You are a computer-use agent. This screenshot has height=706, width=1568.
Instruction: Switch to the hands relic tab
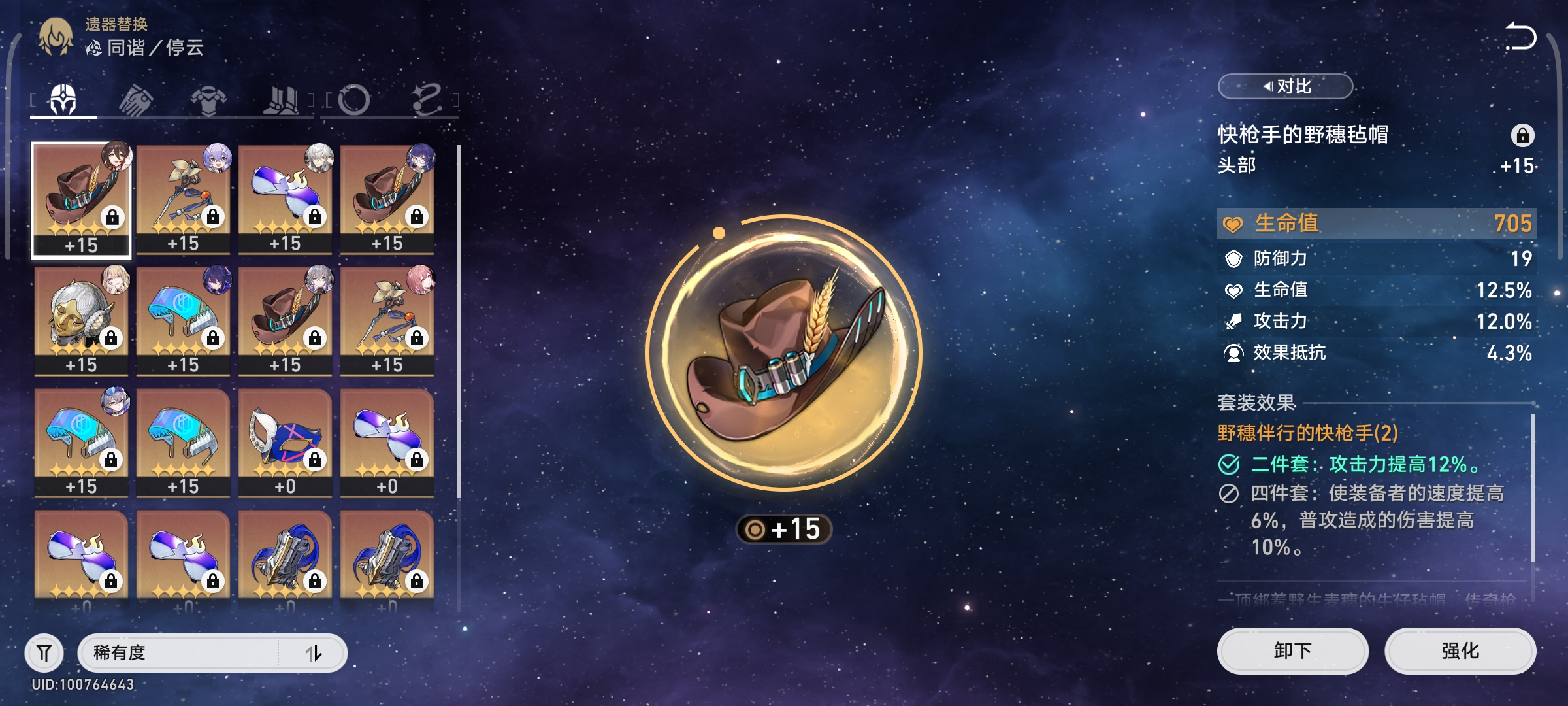(x=136, y=101)
